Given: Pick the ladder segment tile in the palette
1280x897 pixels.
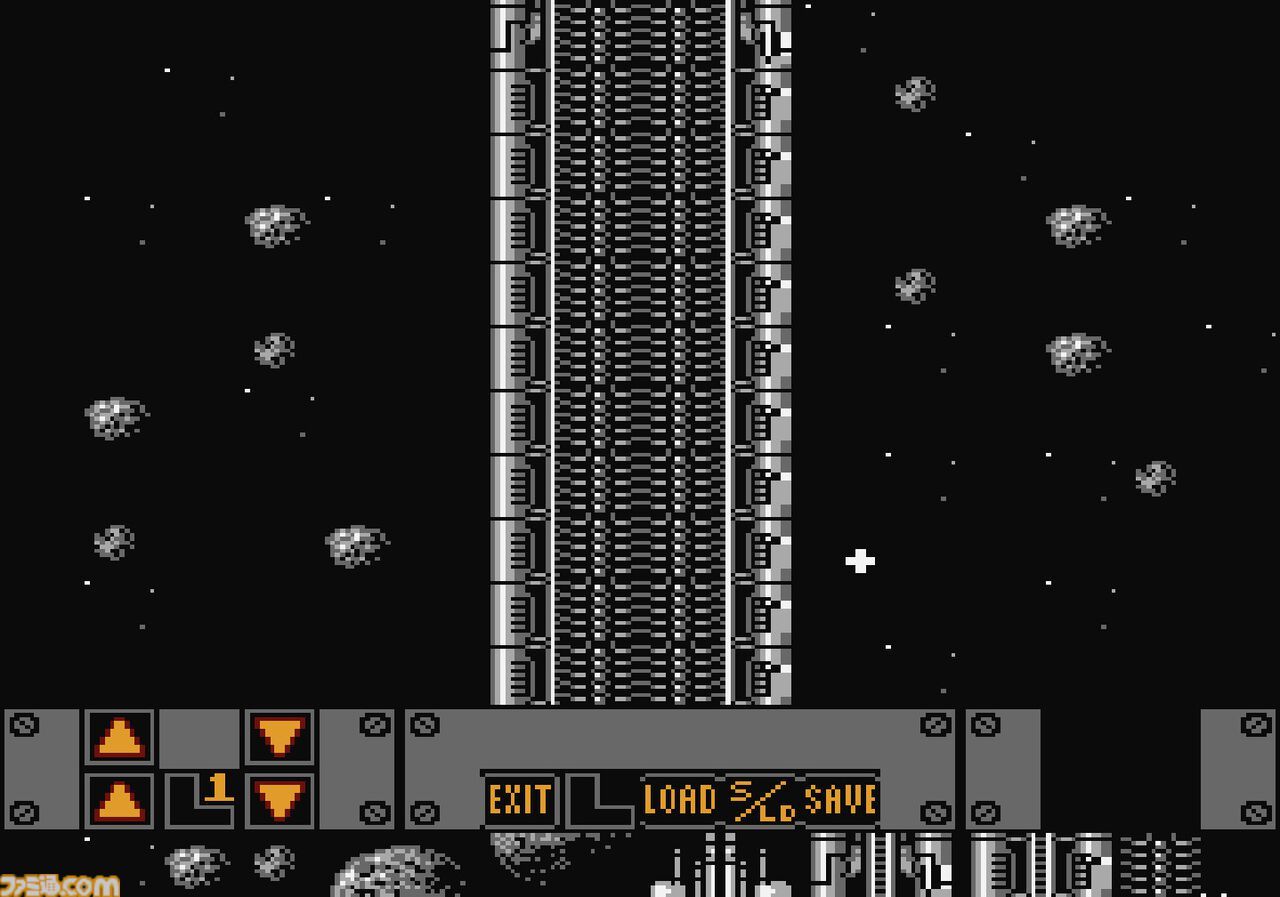Looking at the screenshot, I should coord(1040,870).
